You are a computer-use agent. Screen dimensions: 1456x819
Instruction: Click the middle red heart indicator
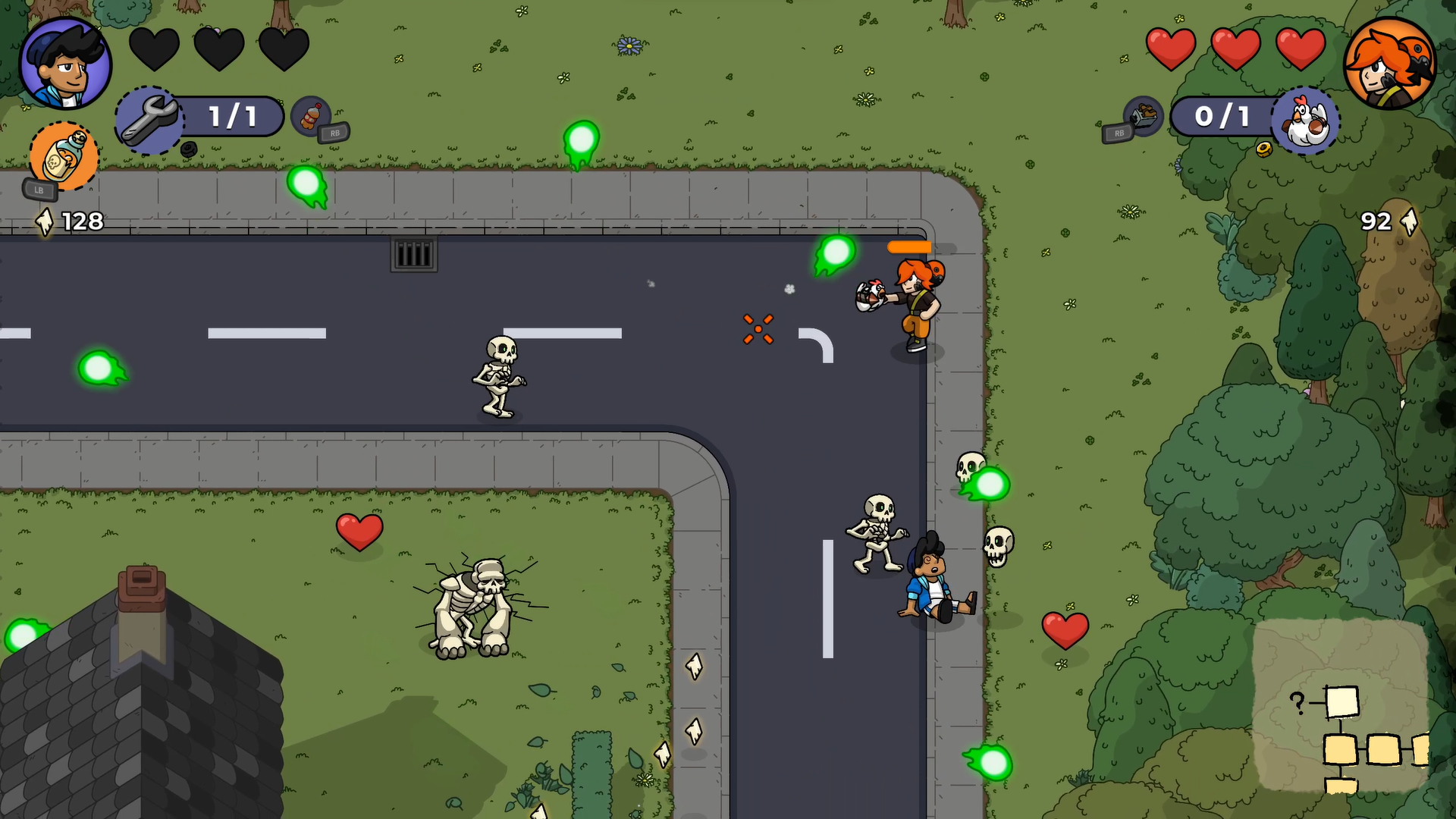point(1235,47)
